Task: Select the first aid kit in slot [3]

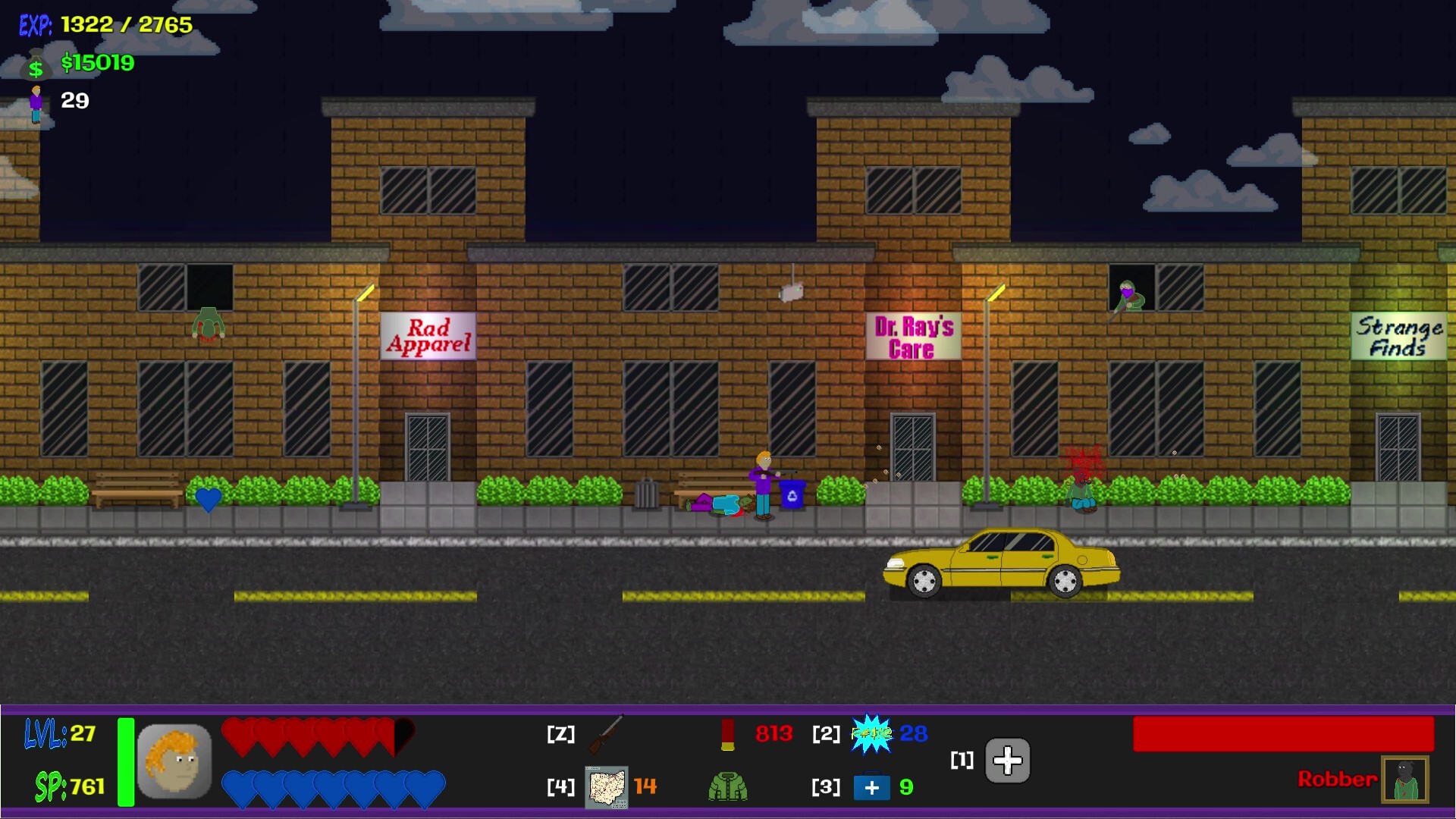Action: pos(872,788)
